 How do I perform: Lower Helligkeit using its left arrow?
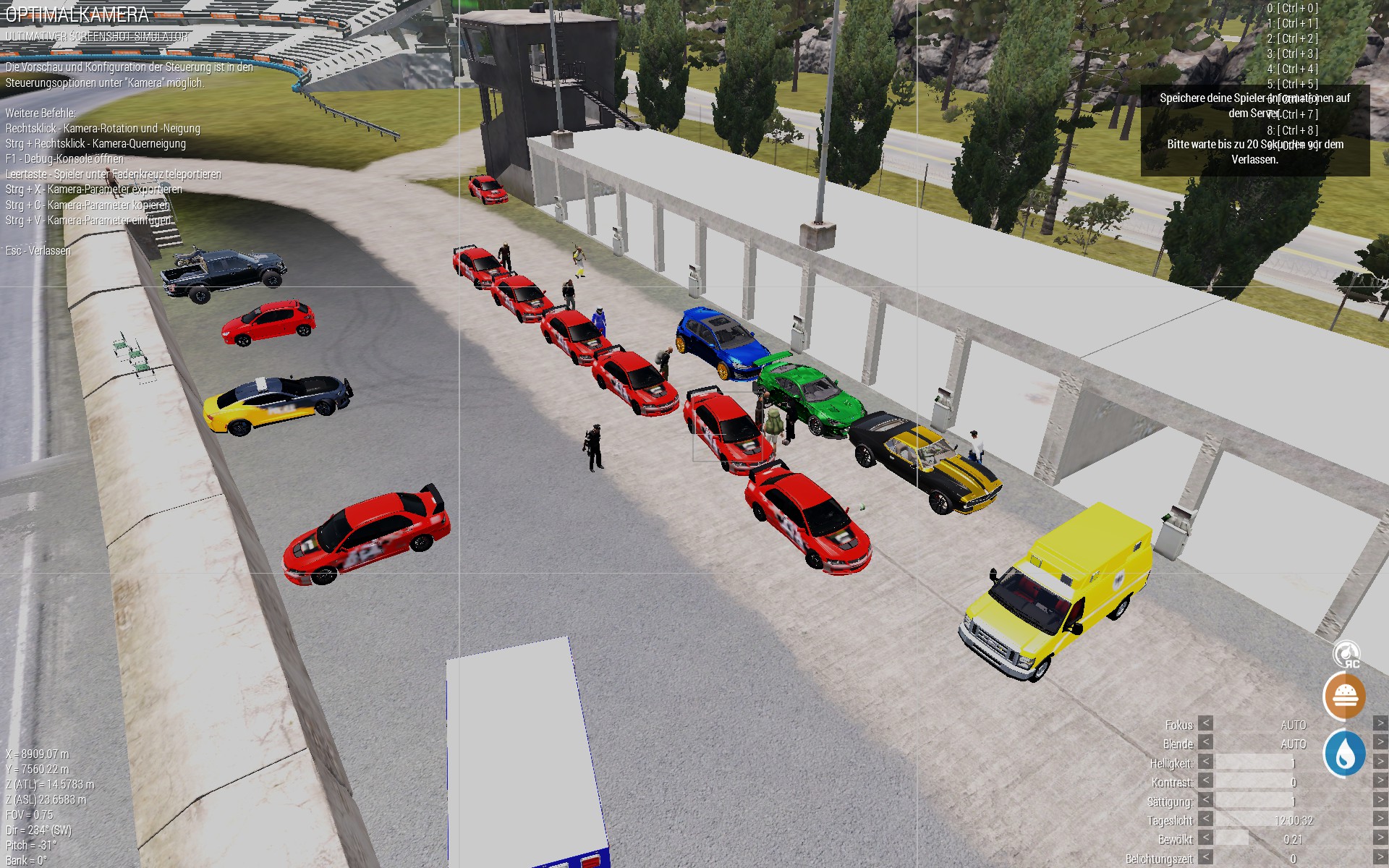coord(1205,762)
